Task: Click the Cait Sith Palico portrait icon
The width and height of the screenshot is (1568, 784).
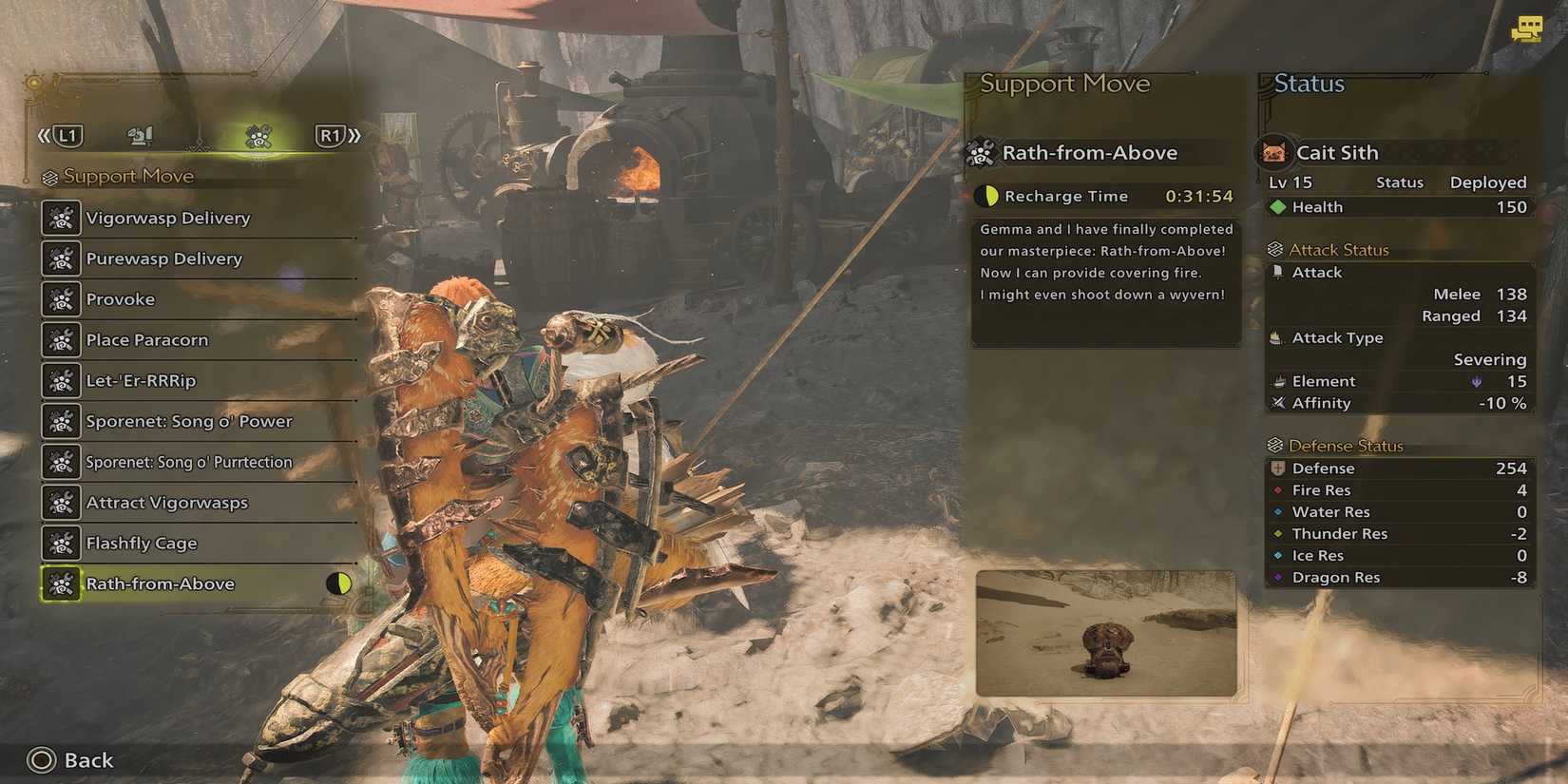Action: point(1273,151)
